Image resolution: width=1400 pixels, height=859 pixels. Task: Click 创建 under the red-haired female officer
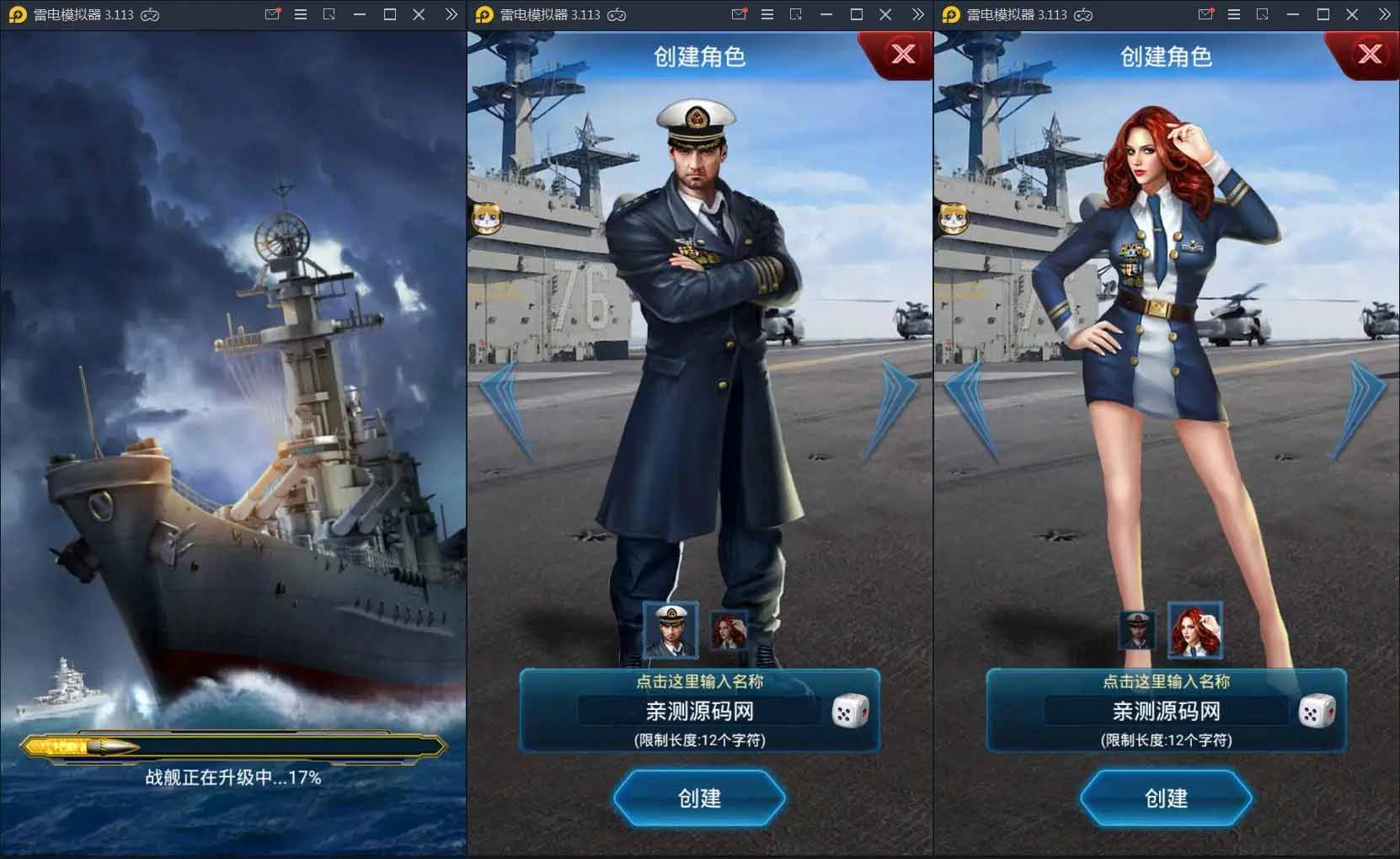(1166, 798)
